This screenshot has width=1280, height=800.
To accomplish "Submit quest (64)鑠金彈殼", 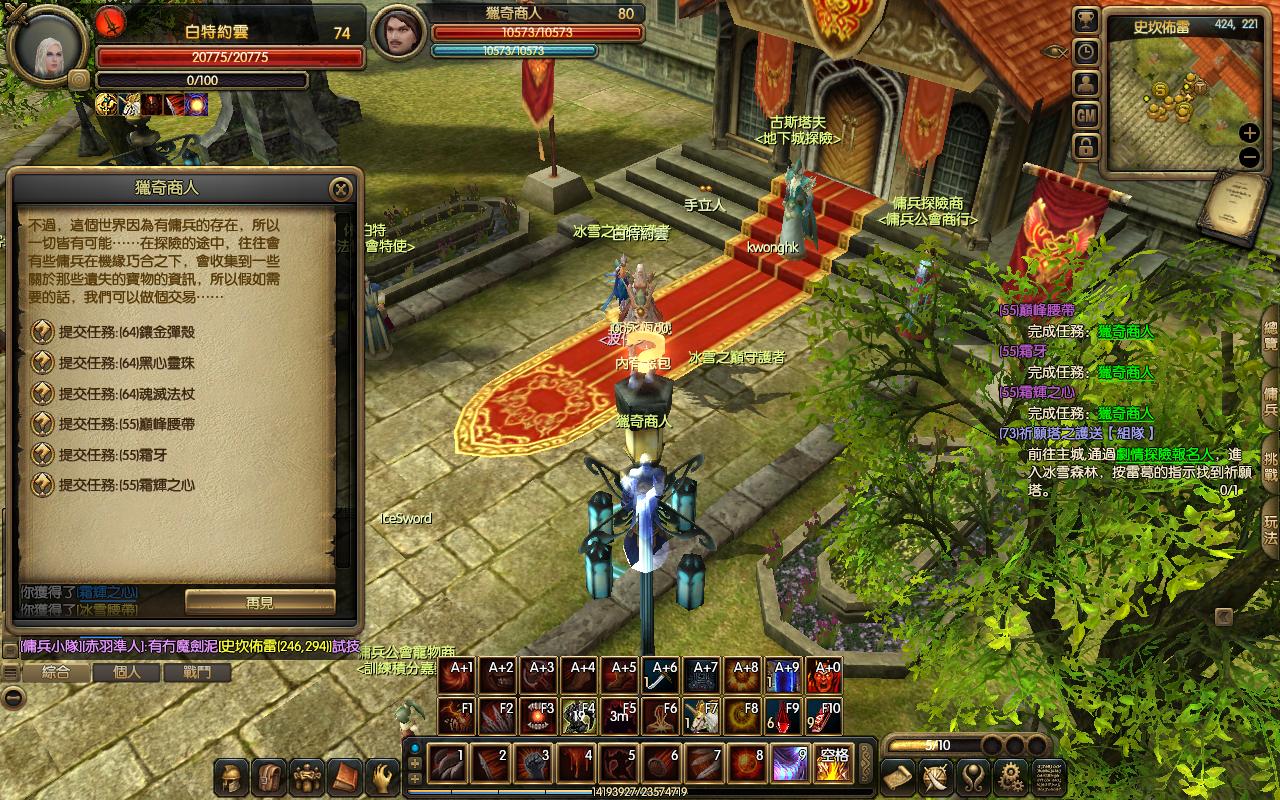I will [126, 332].
